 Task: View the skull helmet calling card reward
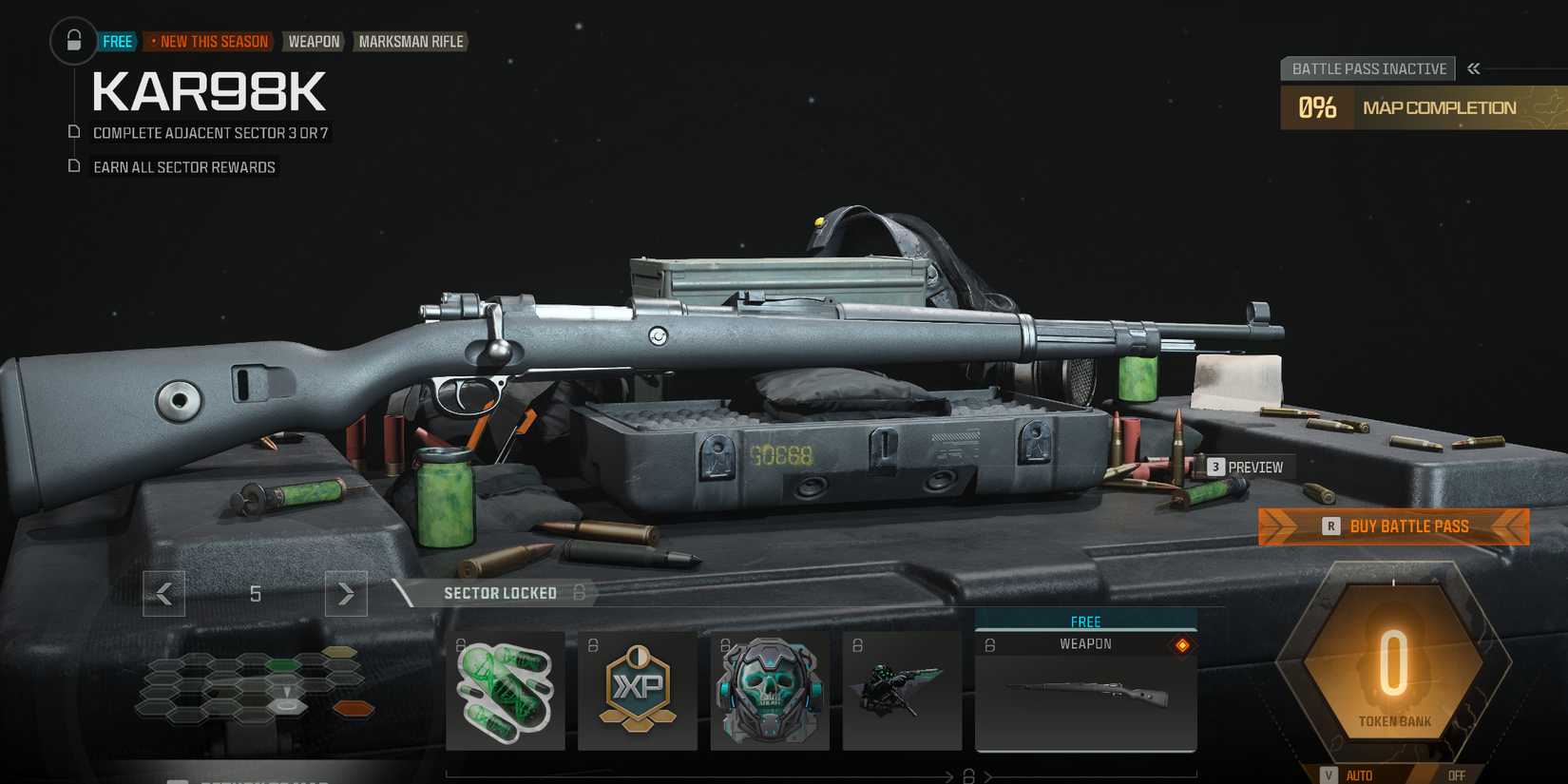(x=770, y=690)
